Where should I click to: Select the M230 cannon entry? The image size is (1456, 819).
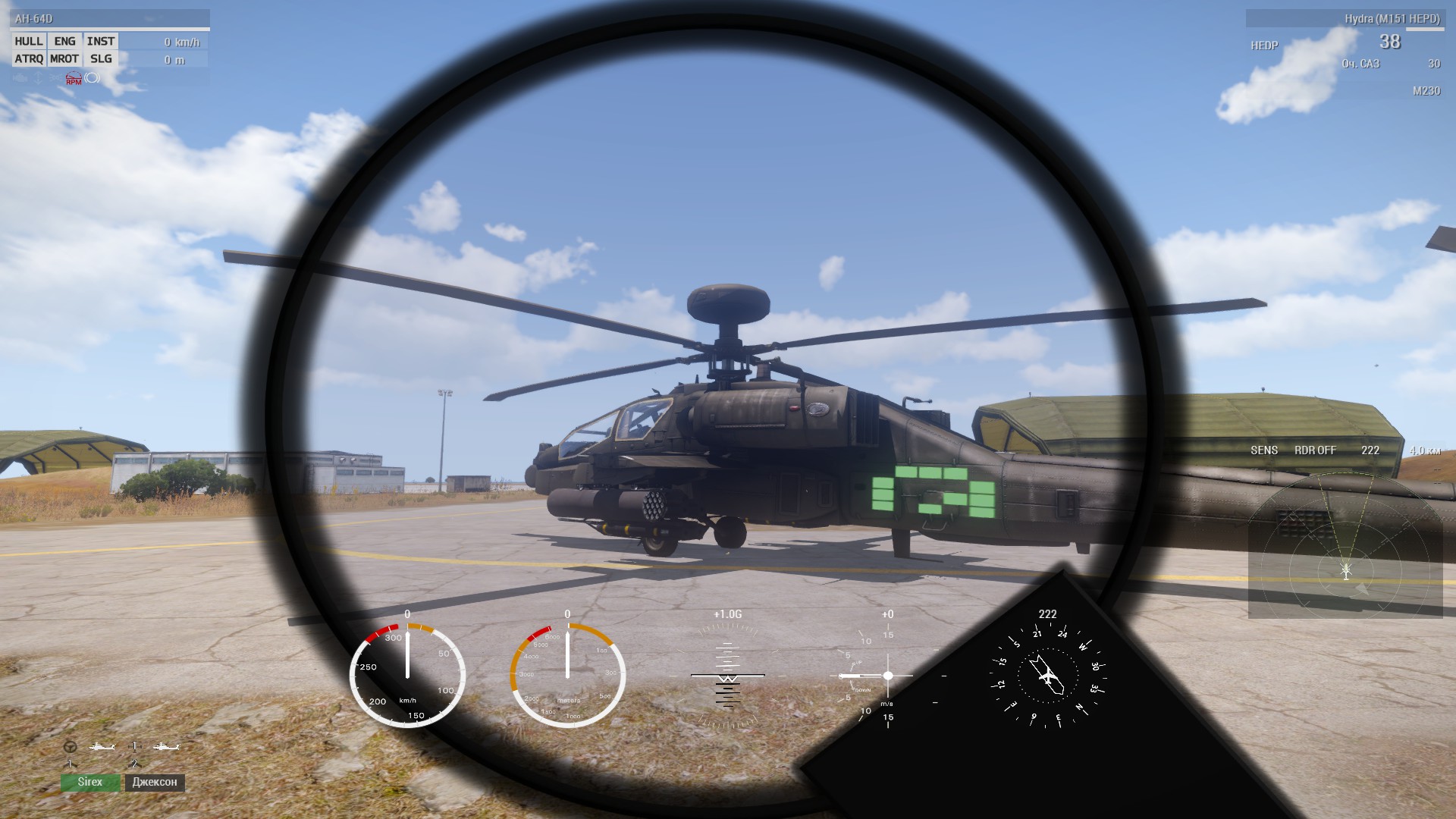point(1426,91)
